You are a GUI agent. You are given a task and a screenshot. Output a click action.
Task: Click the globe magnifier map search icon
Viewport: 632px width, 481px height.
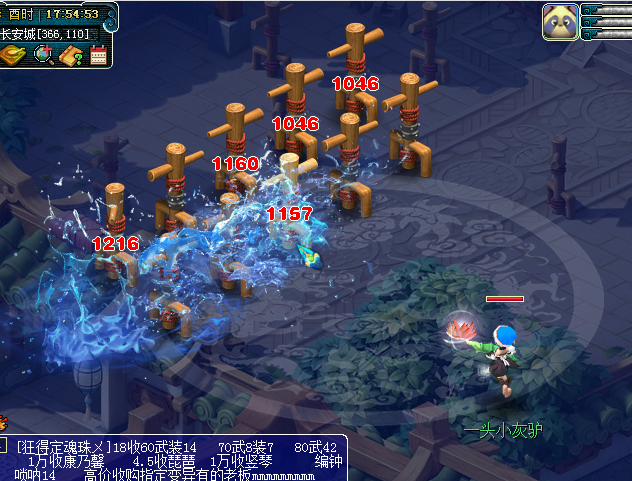[x=43, y=55]
